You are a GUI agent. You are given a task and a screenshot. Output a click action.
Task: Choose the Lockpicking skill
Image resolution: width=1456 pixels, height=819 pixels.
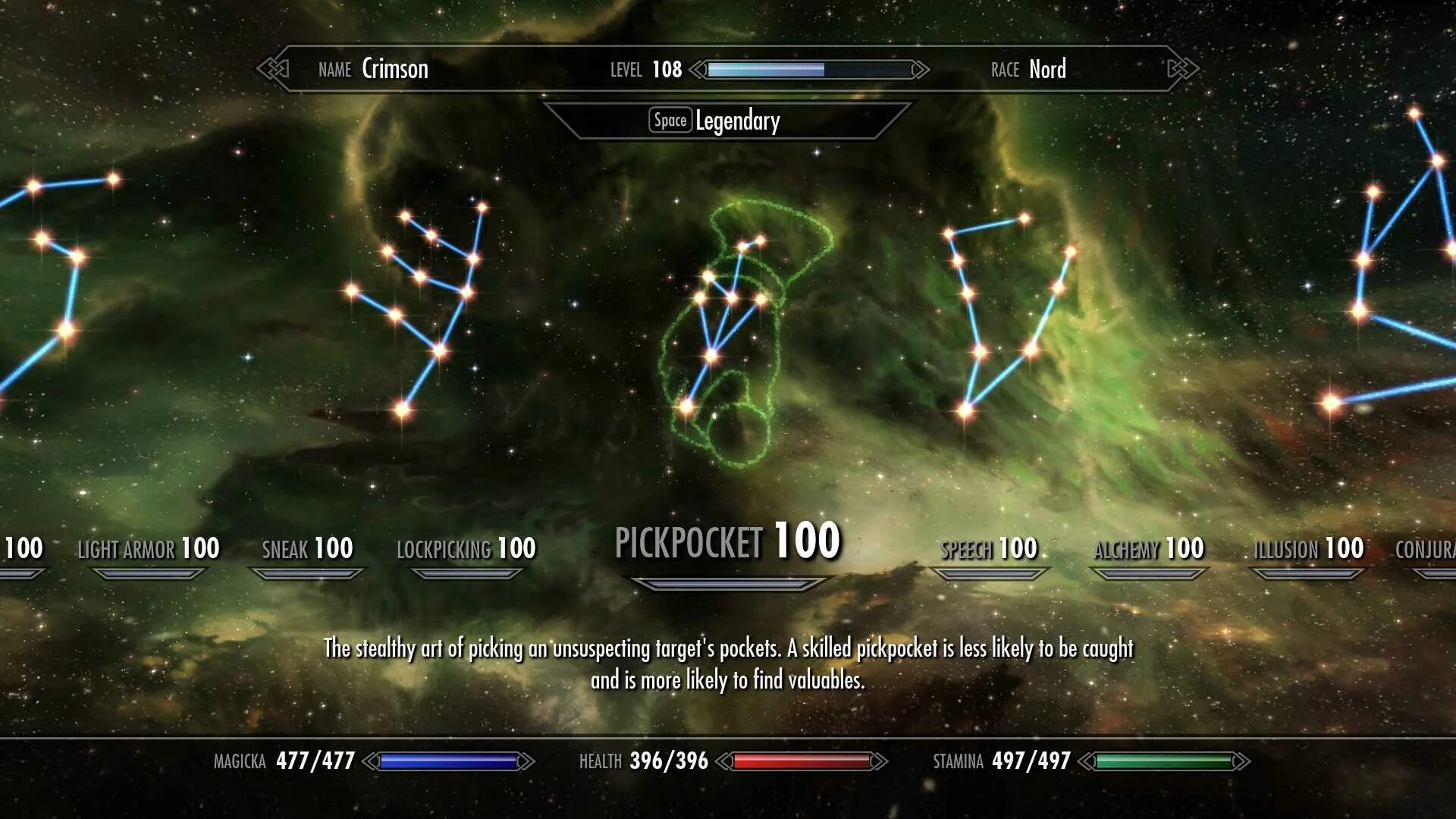[466, 549]
